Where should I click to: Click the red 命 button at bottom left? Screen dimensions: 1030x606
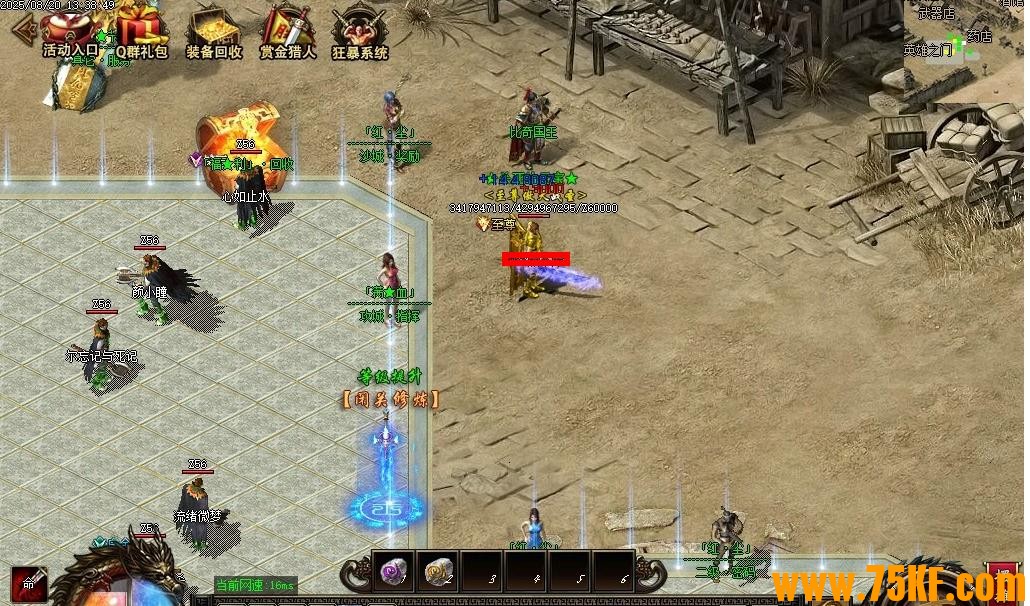tap(29, 585)
